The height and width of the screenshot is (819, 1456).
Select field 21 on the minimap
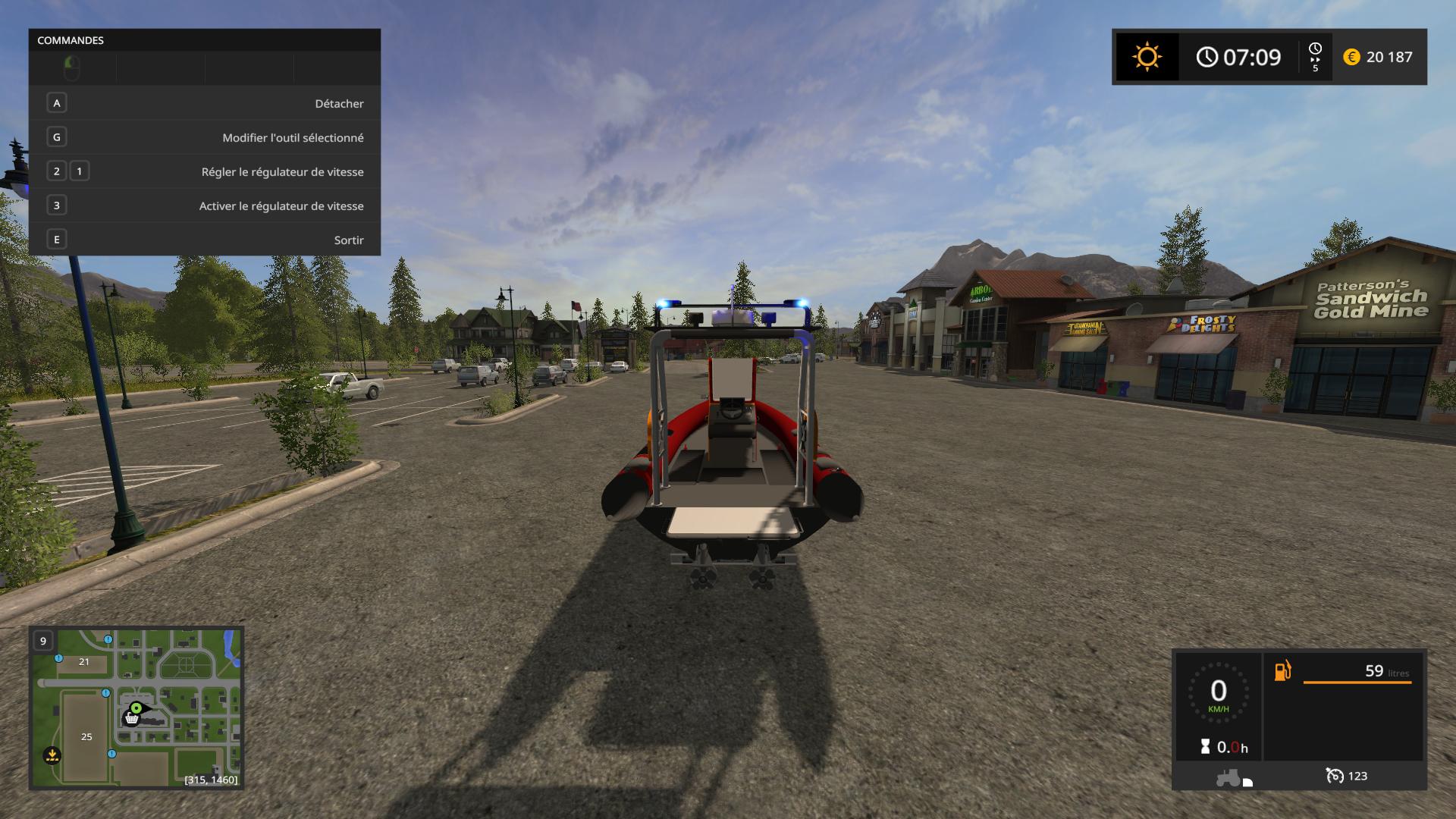[84, 662]
